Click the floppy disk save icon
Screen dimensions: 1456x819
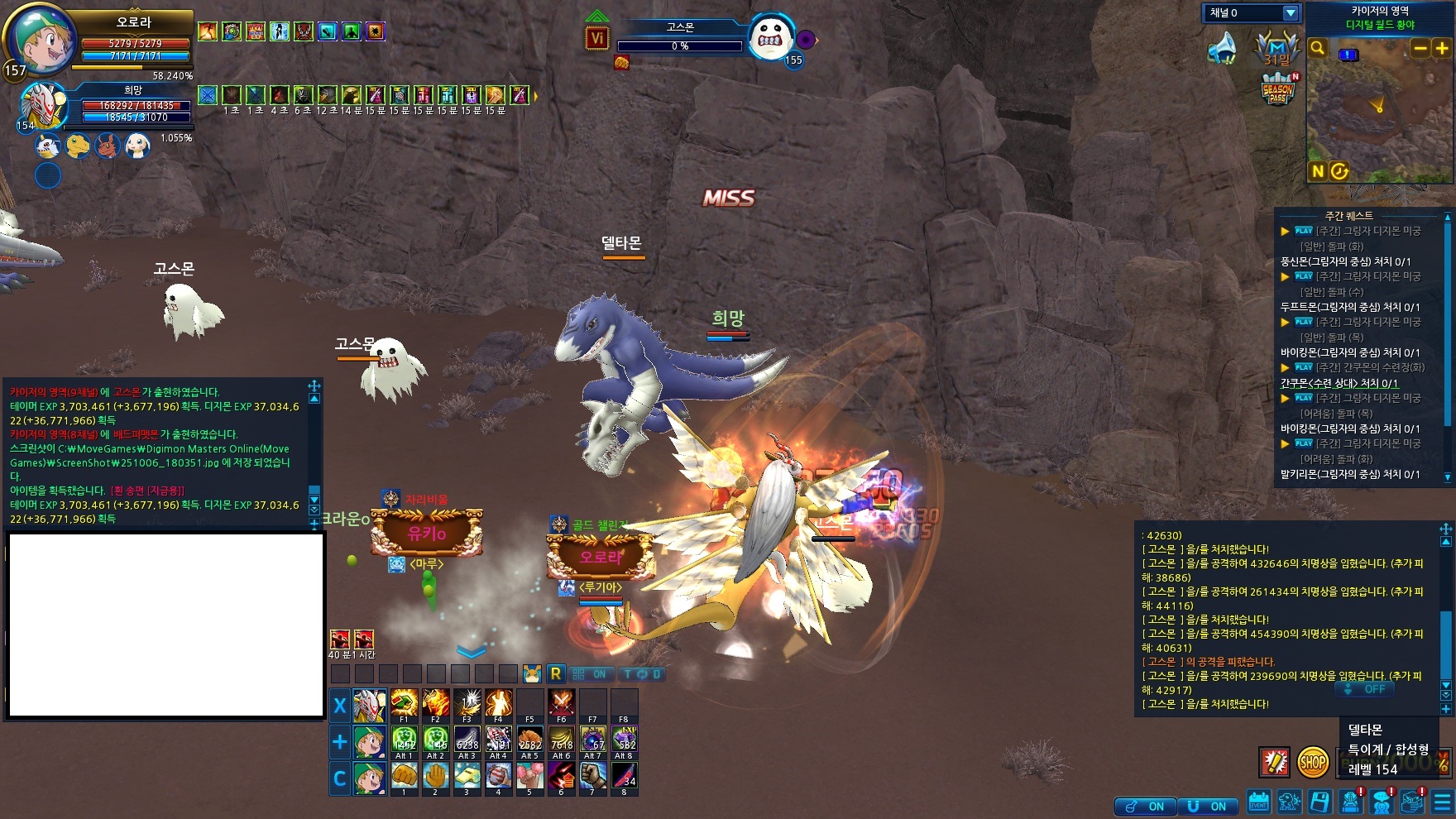[x=1320, y=802]
